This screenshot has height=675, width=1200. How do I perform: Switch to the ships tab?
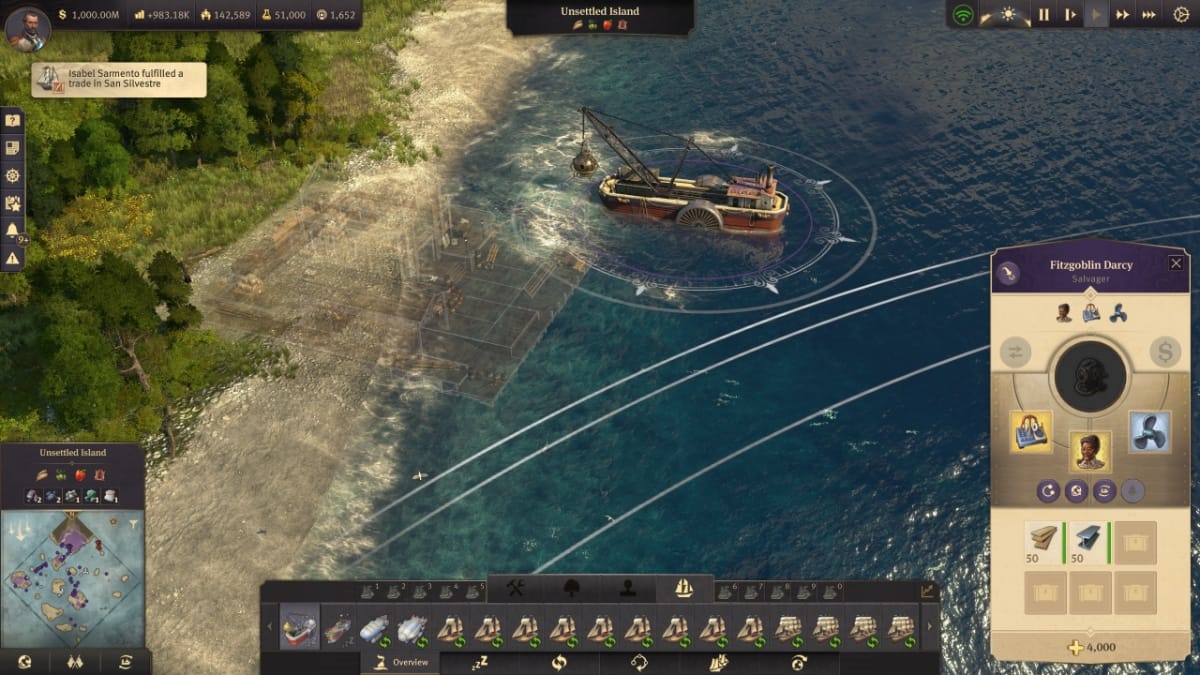(x=683, y=588)
